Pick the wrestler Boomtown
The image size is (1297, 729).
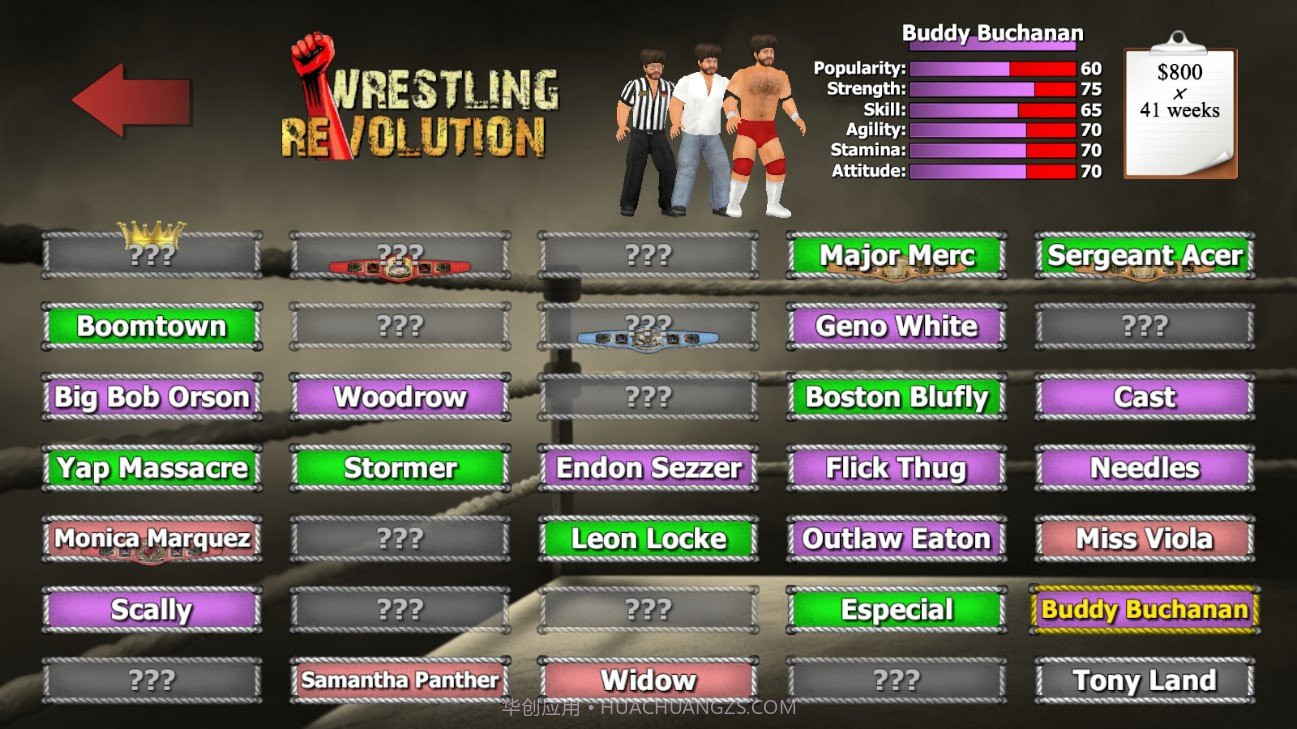click(152, 327)
